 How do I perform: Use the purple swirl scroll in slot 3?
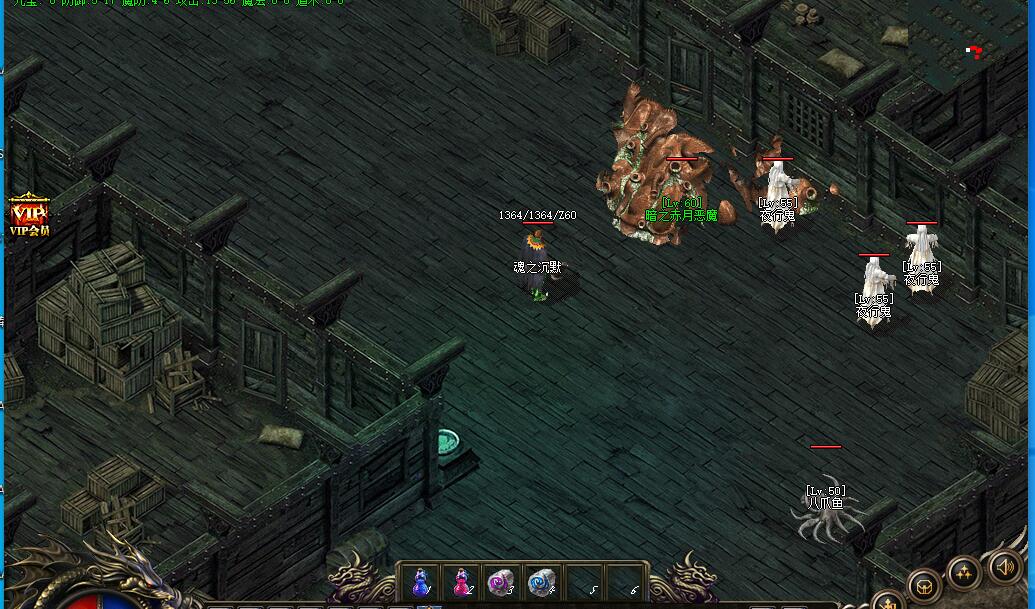[x=499, y=581]
